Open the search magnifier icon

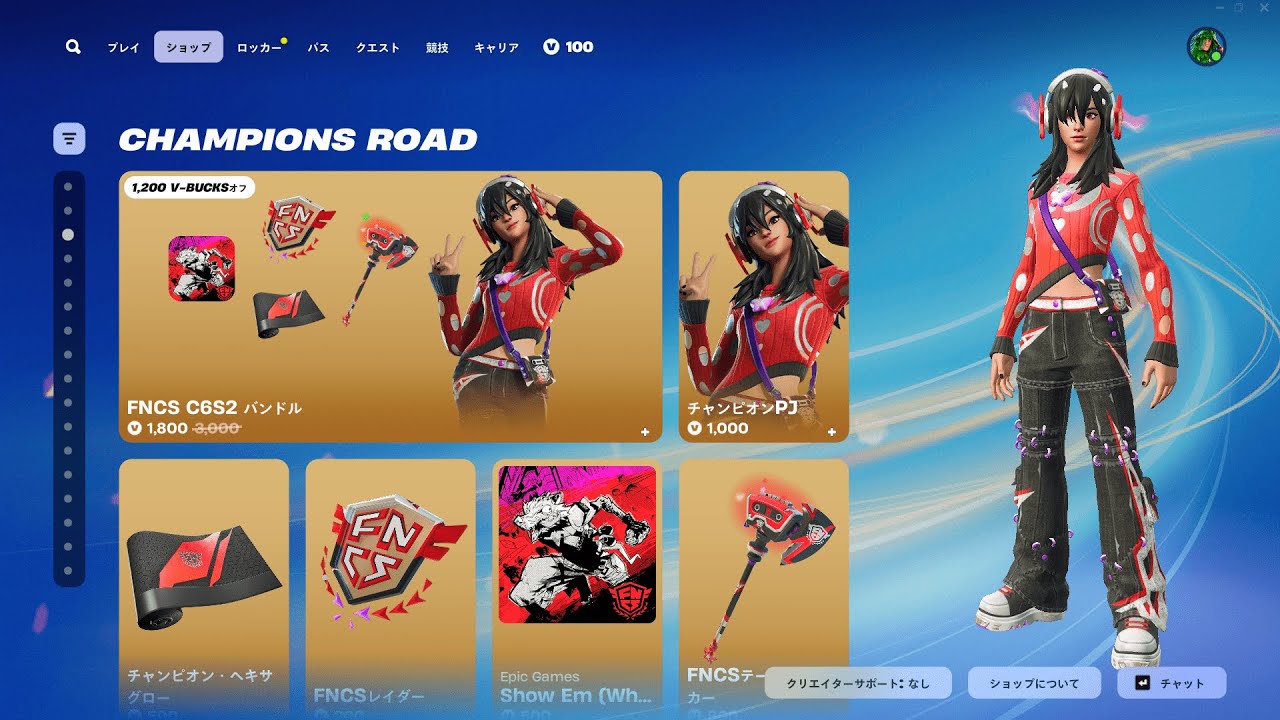73,47
